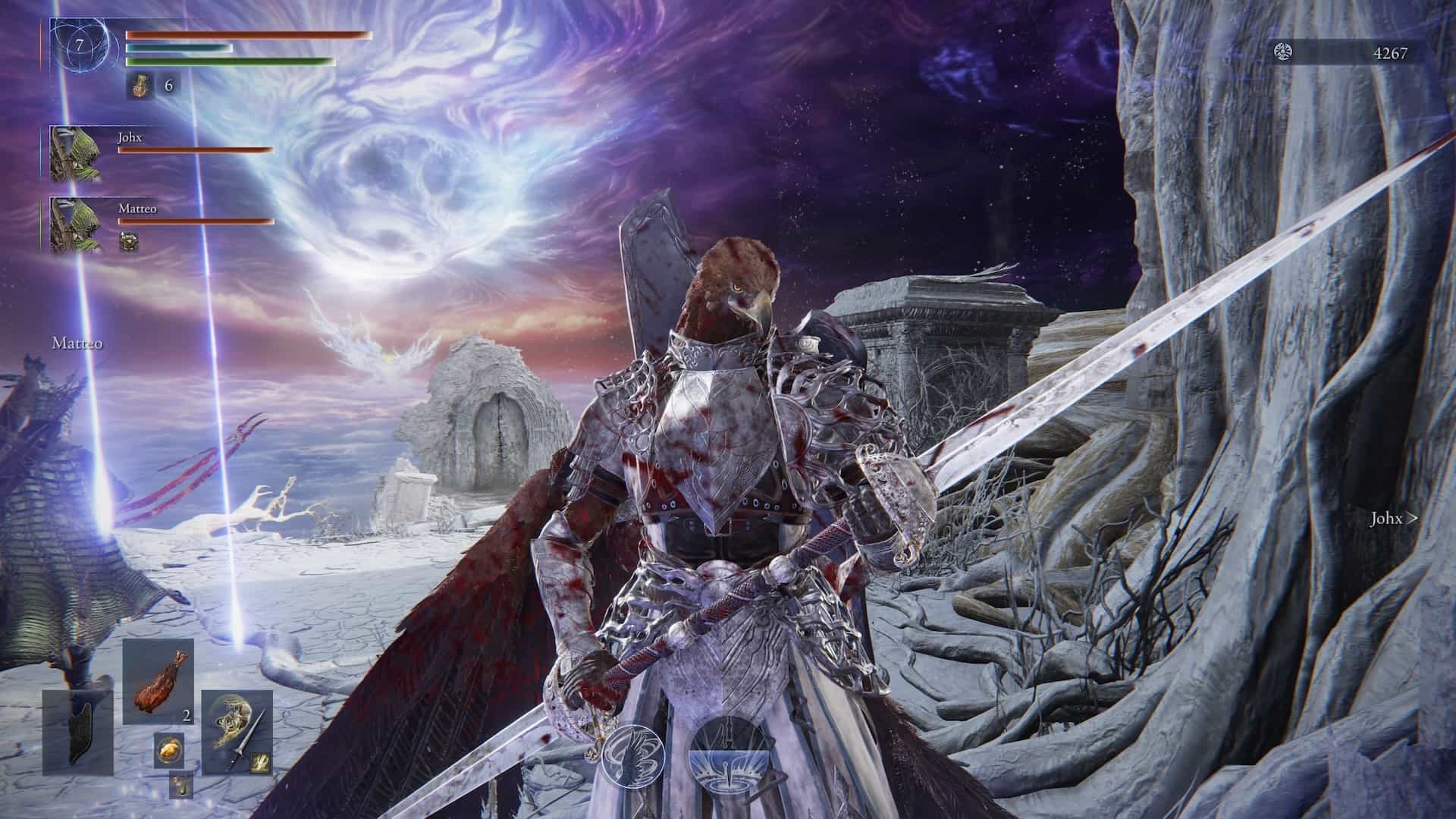
Task: Click the runes emblem beside 4267
Action: (x=1283, y=52)
